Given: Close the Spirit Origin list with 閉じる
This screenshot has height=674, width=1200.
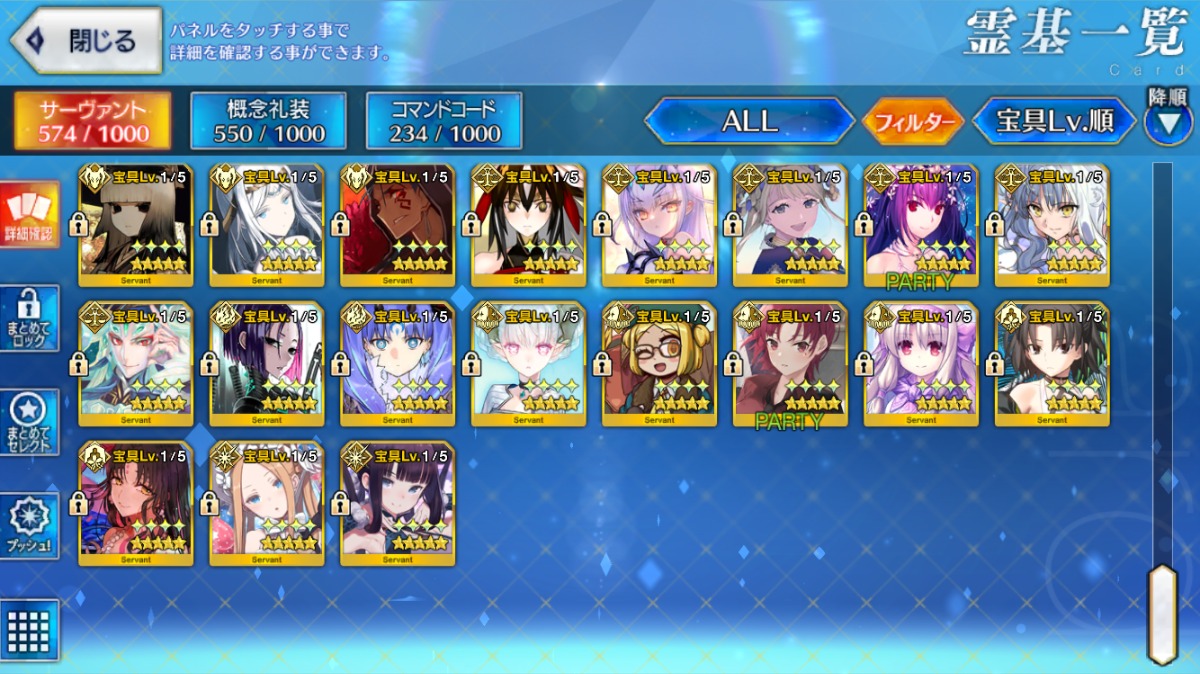Looking at the screenshot, I should 86,41.
